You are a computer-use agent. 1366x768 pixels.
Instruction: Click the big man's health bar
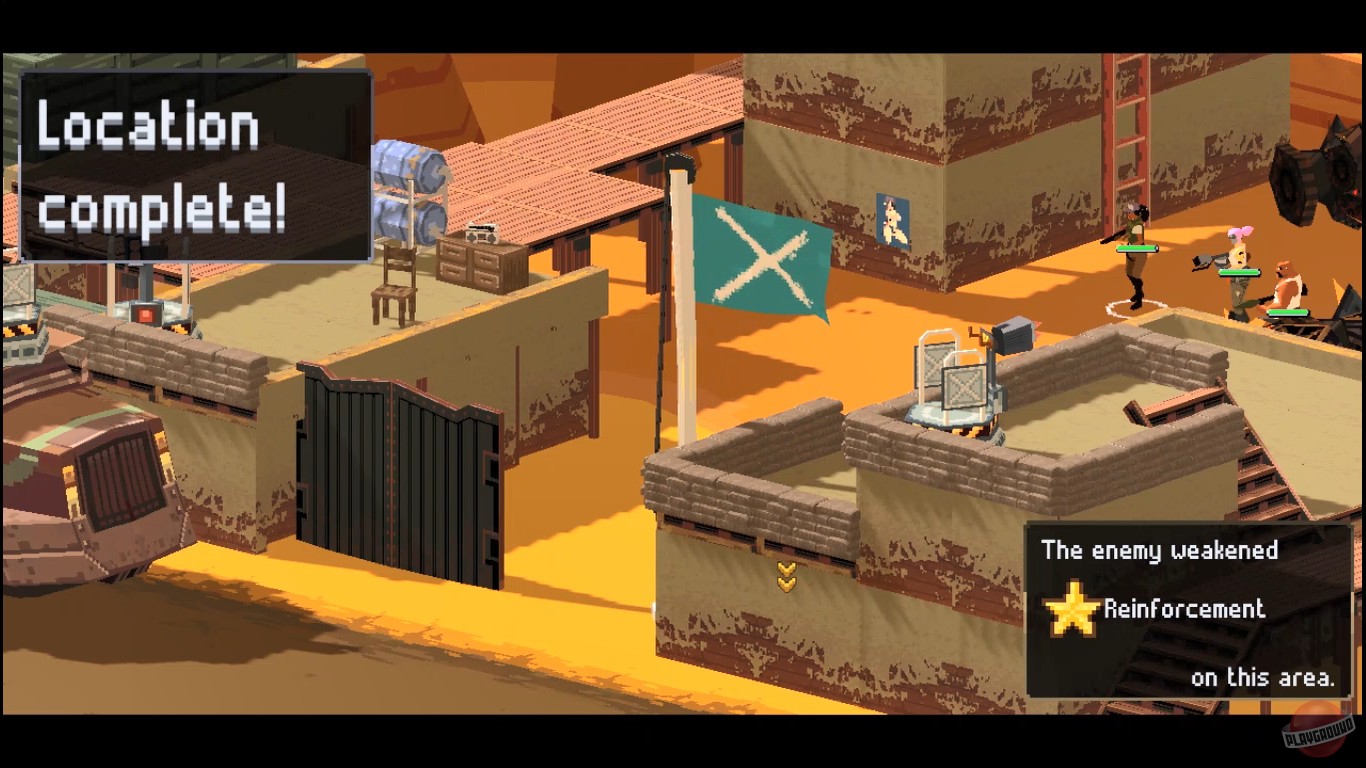click(1286, 311)
